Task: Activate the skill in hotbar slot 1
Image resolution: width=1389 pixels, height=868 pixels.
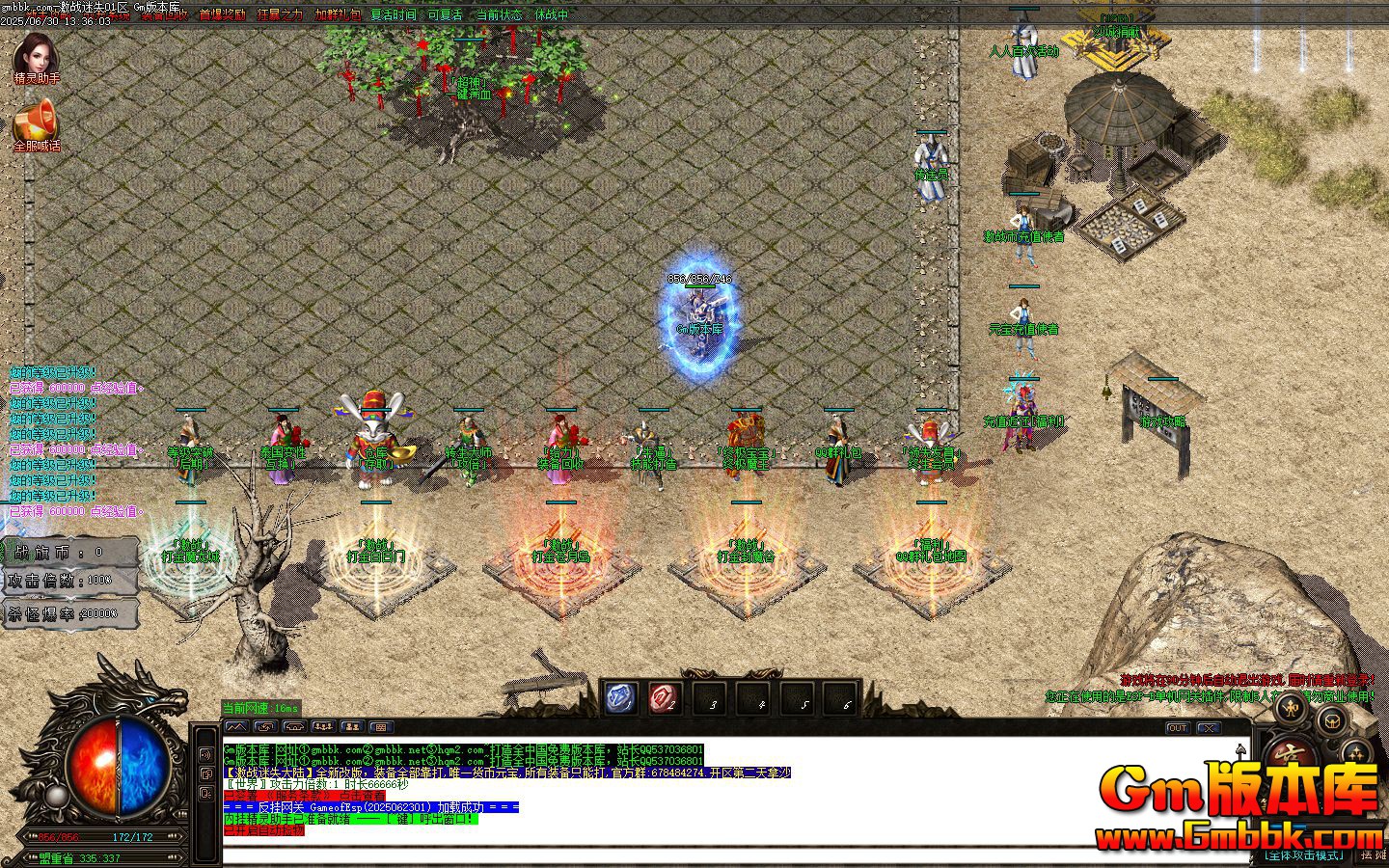Action: pyautogui.click(x=620, y=696)
